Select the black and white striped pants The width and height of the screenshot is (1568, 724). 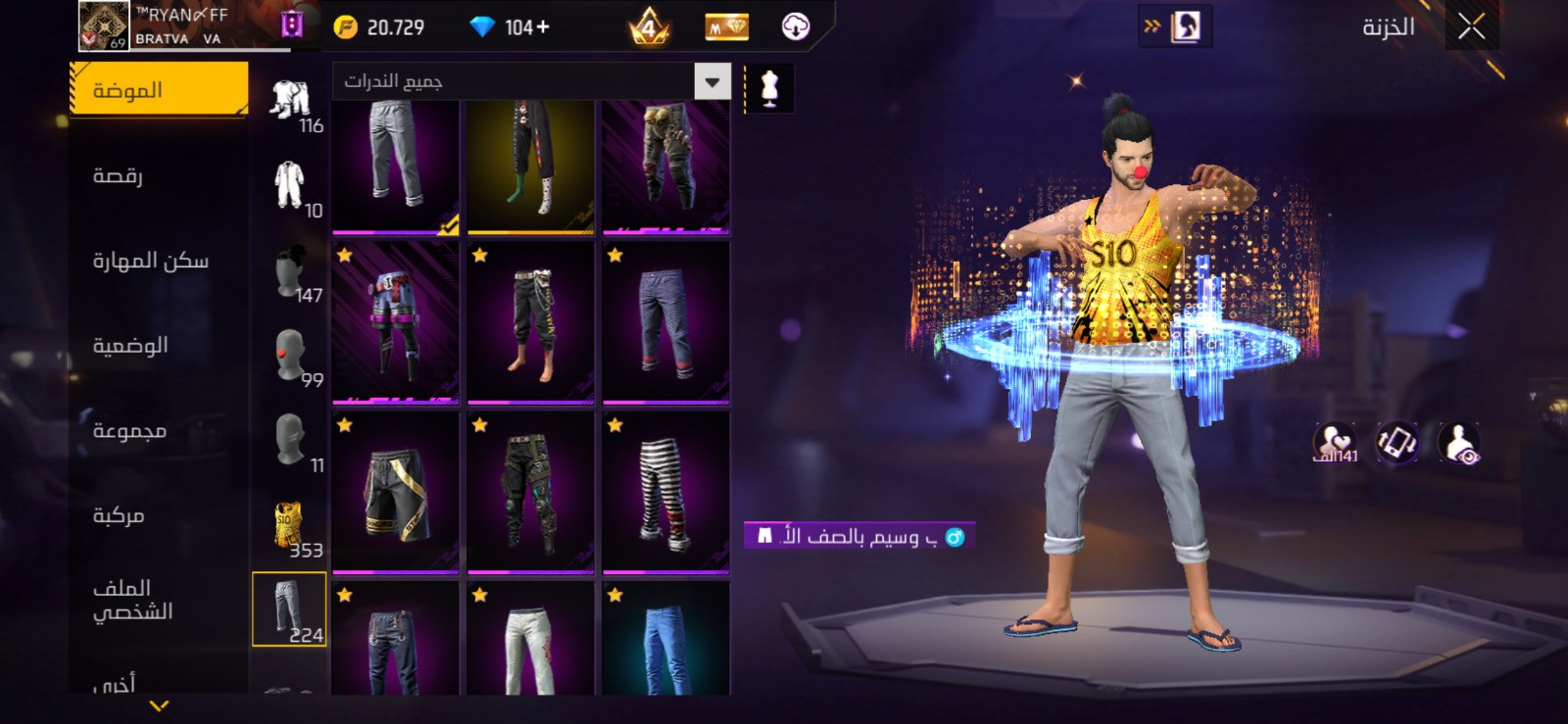coord(665,492)
